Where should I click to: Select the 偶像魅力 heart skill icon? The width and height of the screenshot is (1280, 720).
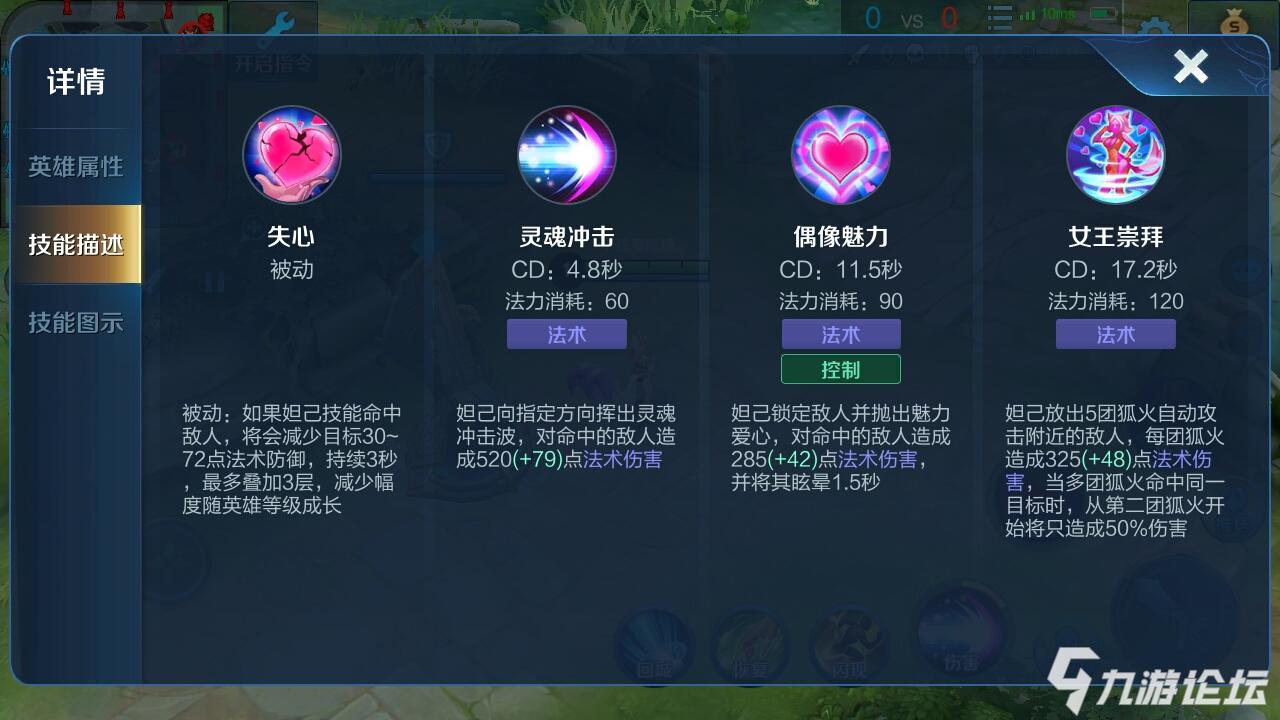tap(840, 155)
